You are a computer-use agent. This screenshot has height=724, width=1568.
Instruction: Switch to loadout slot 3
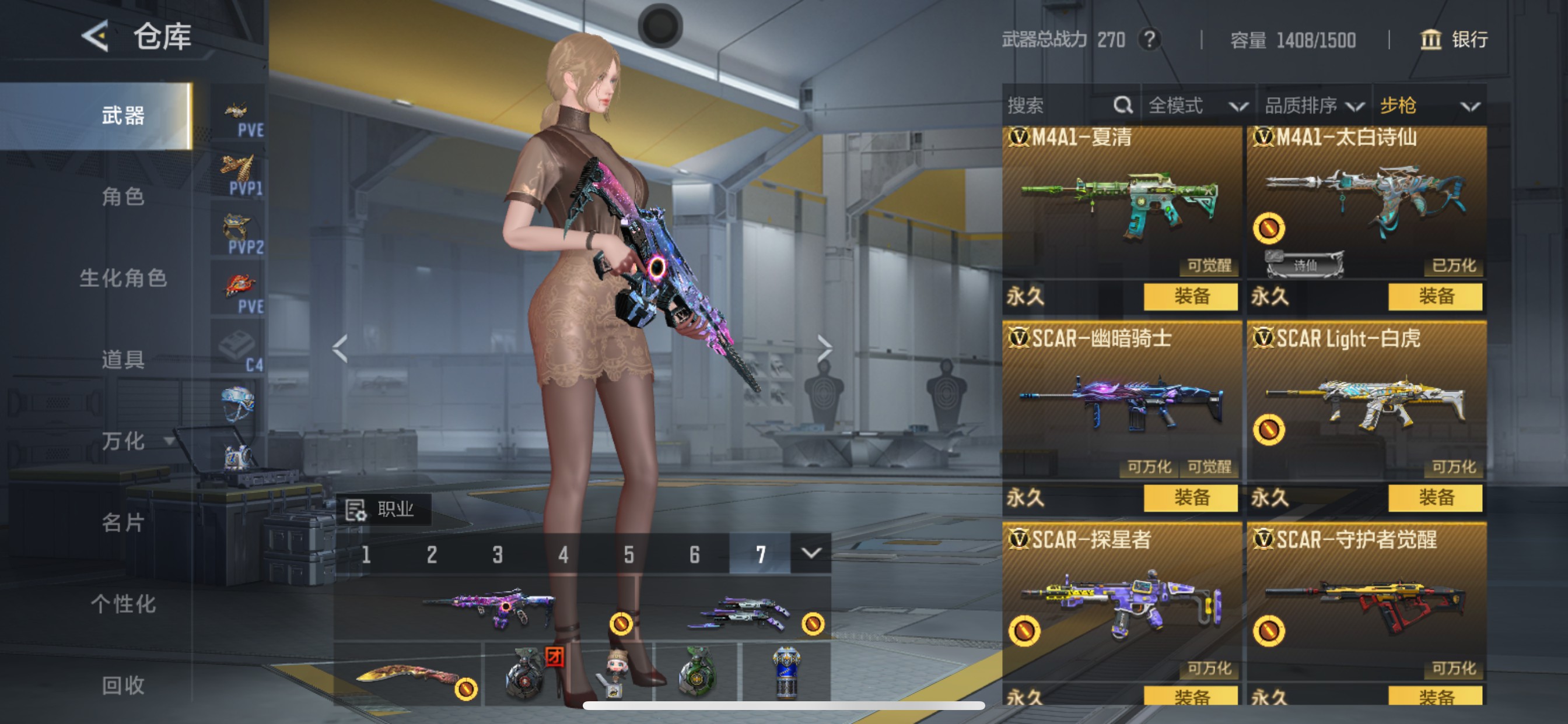click(x=498, y=554)
